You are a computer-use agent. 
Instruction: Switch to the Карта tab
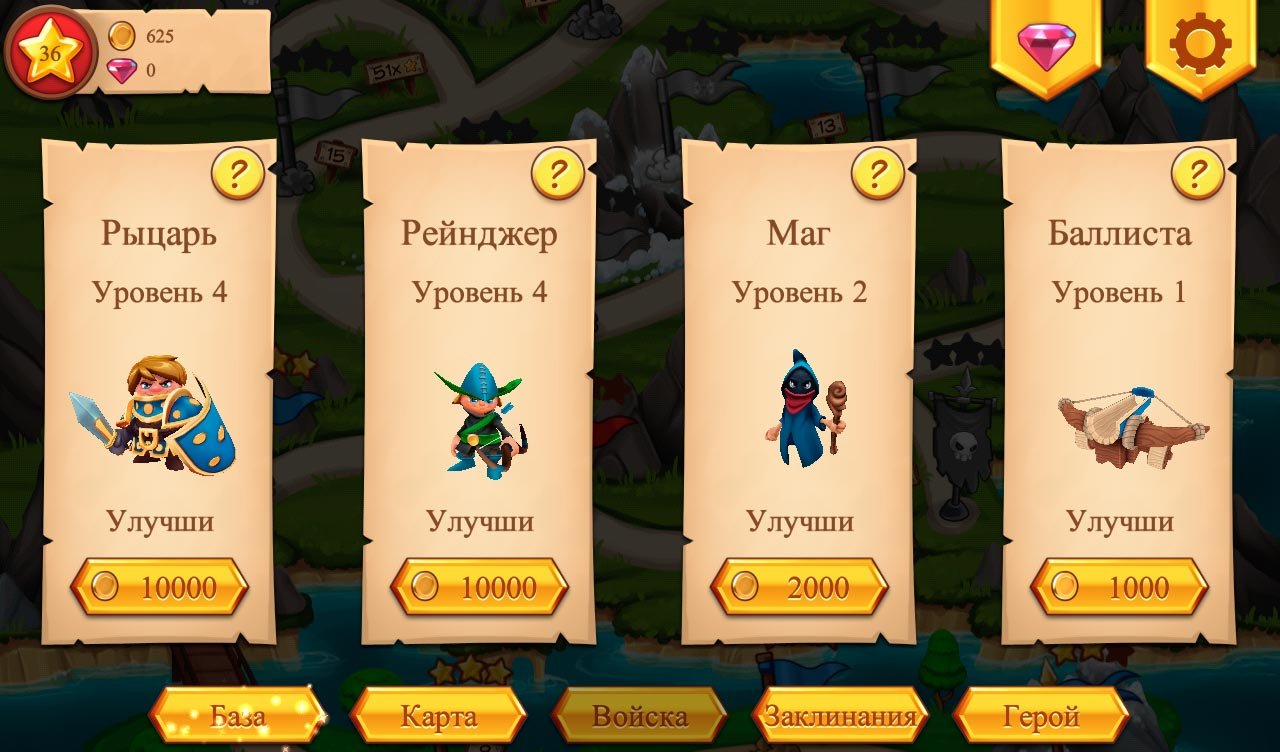tap(439, 716)
